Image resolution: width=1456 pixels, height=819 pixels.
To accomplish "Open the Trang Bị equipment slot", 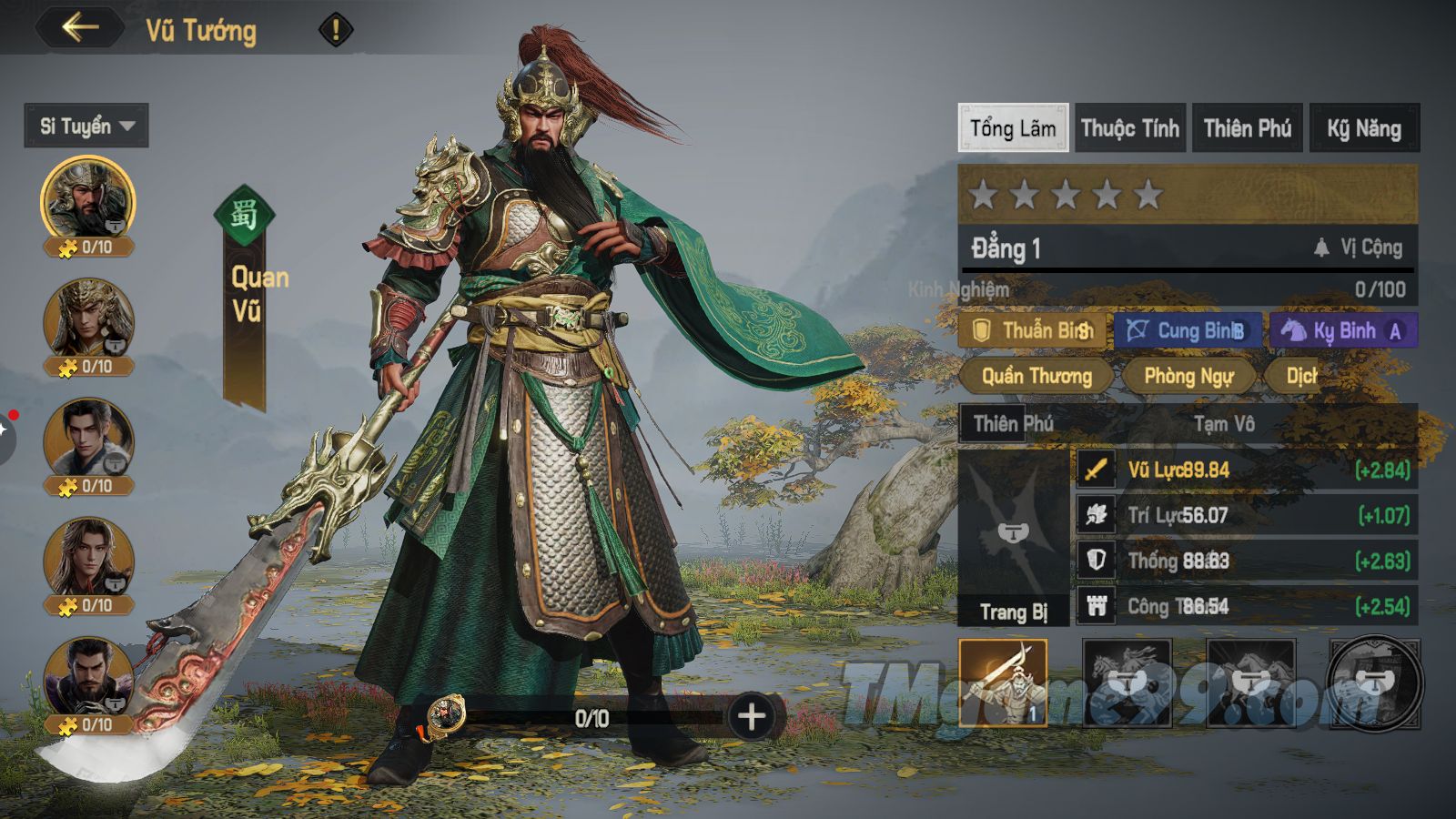I will click(1013, 537).
